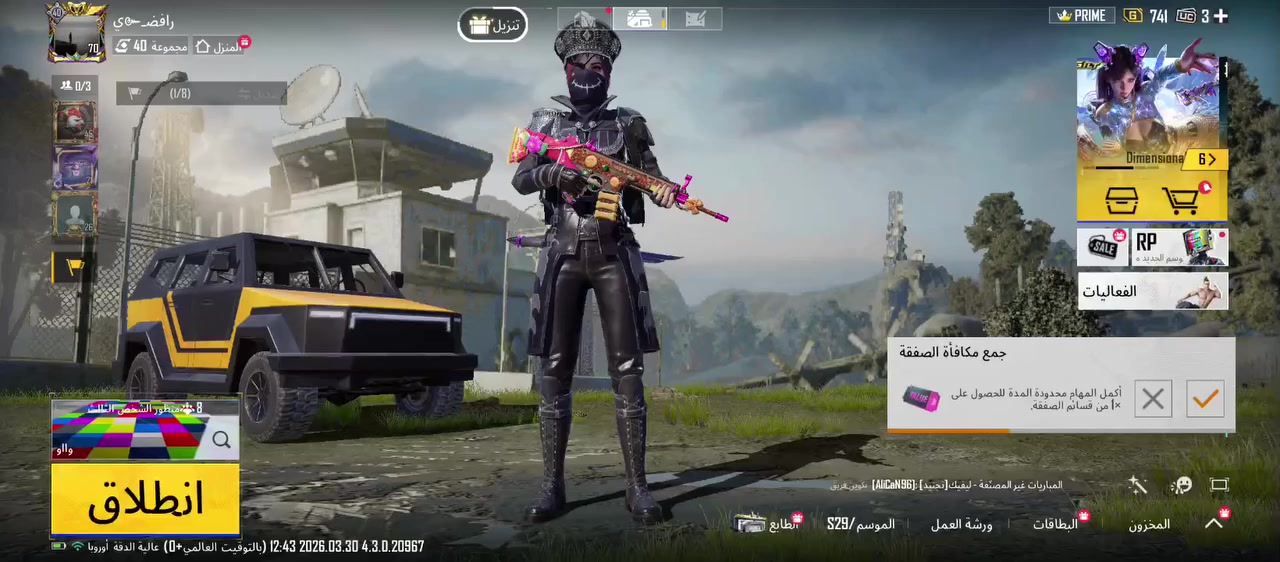Expand the bottom menu with the up arrow
Screen dimensions: 1280x562
coord(1214,523)
